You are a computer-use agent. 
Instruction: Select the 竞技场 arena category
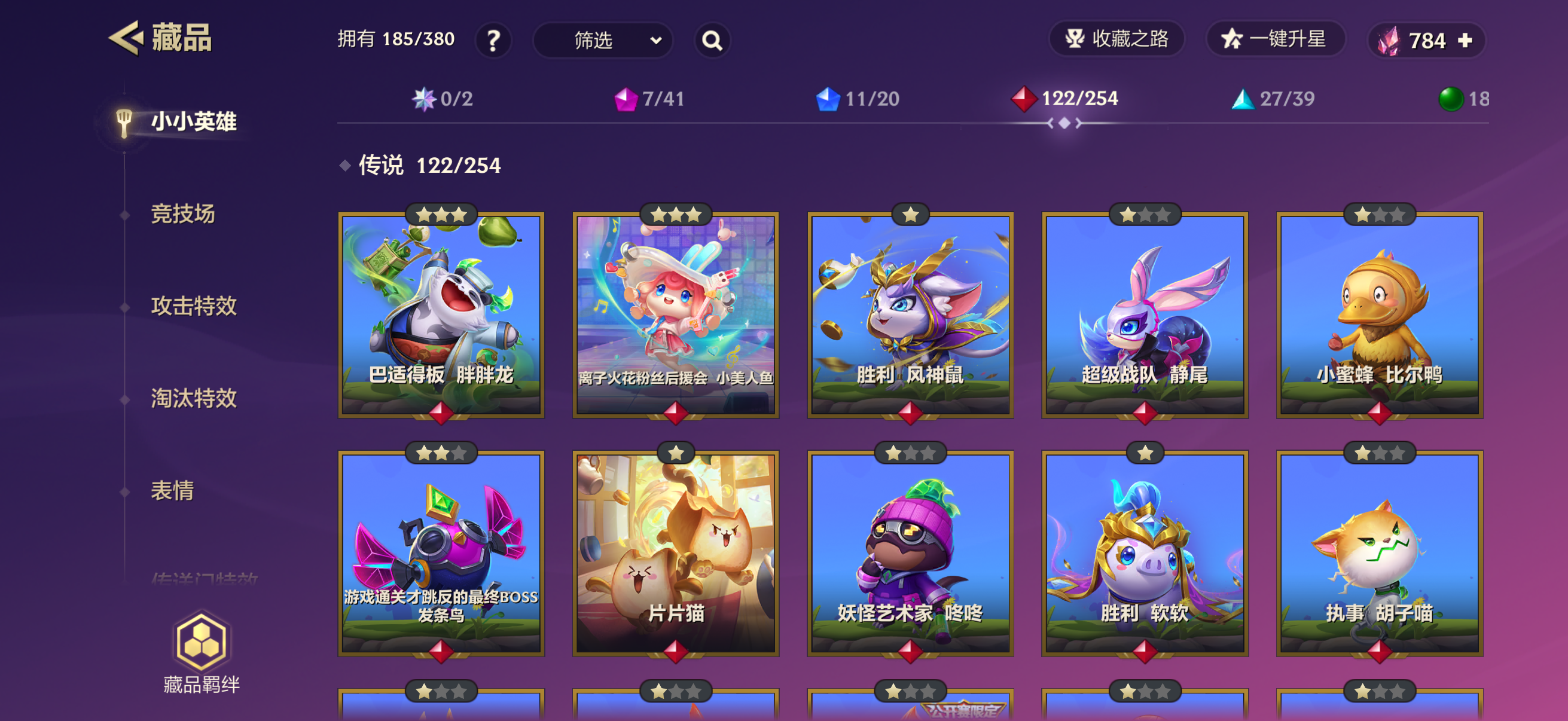182,214
